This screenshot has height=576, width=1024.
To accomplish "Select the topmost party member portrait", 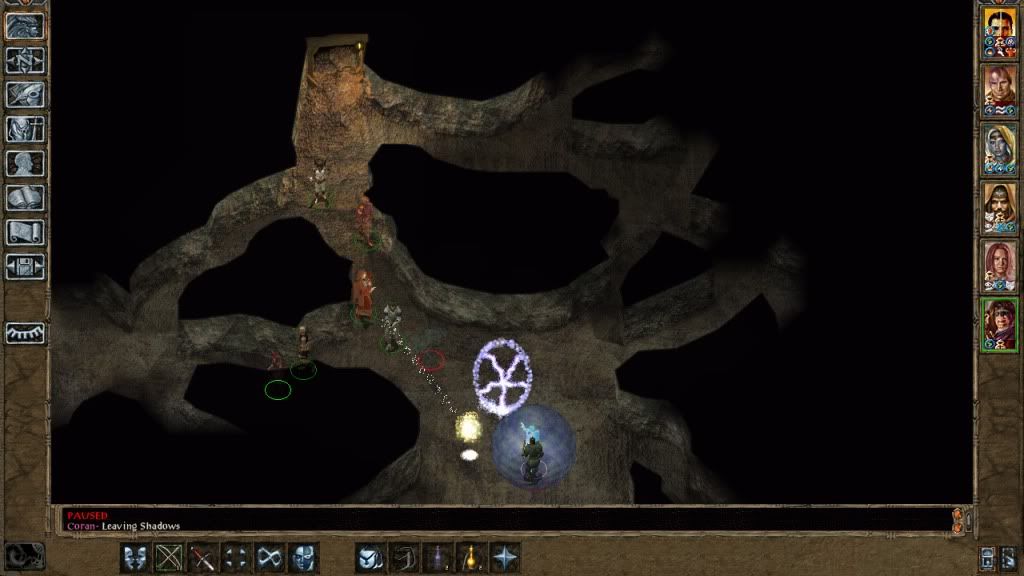I will (999, 32).
